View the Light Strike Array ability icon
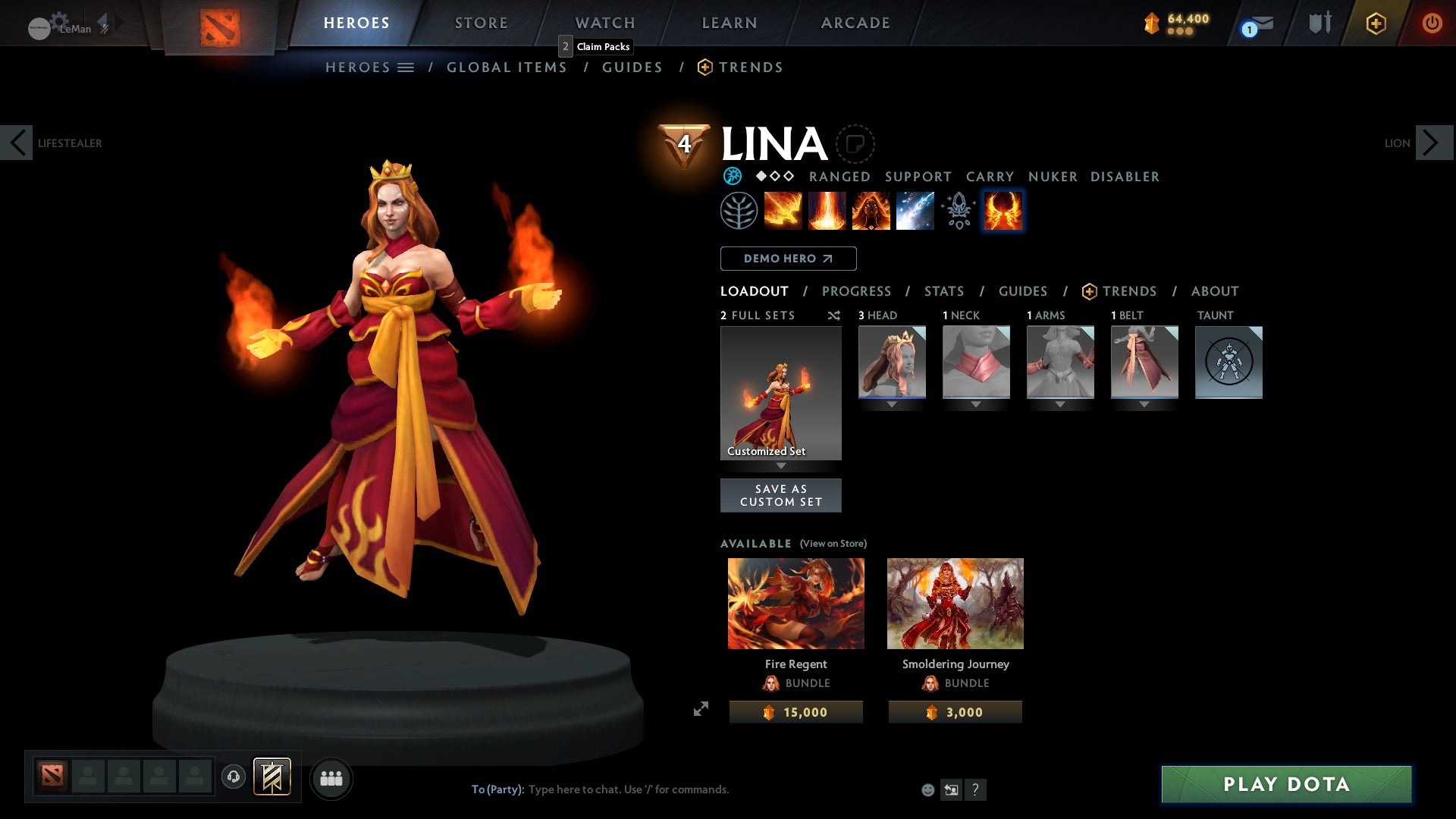The height and width of the screenshot is (819, 1456). 827,210
